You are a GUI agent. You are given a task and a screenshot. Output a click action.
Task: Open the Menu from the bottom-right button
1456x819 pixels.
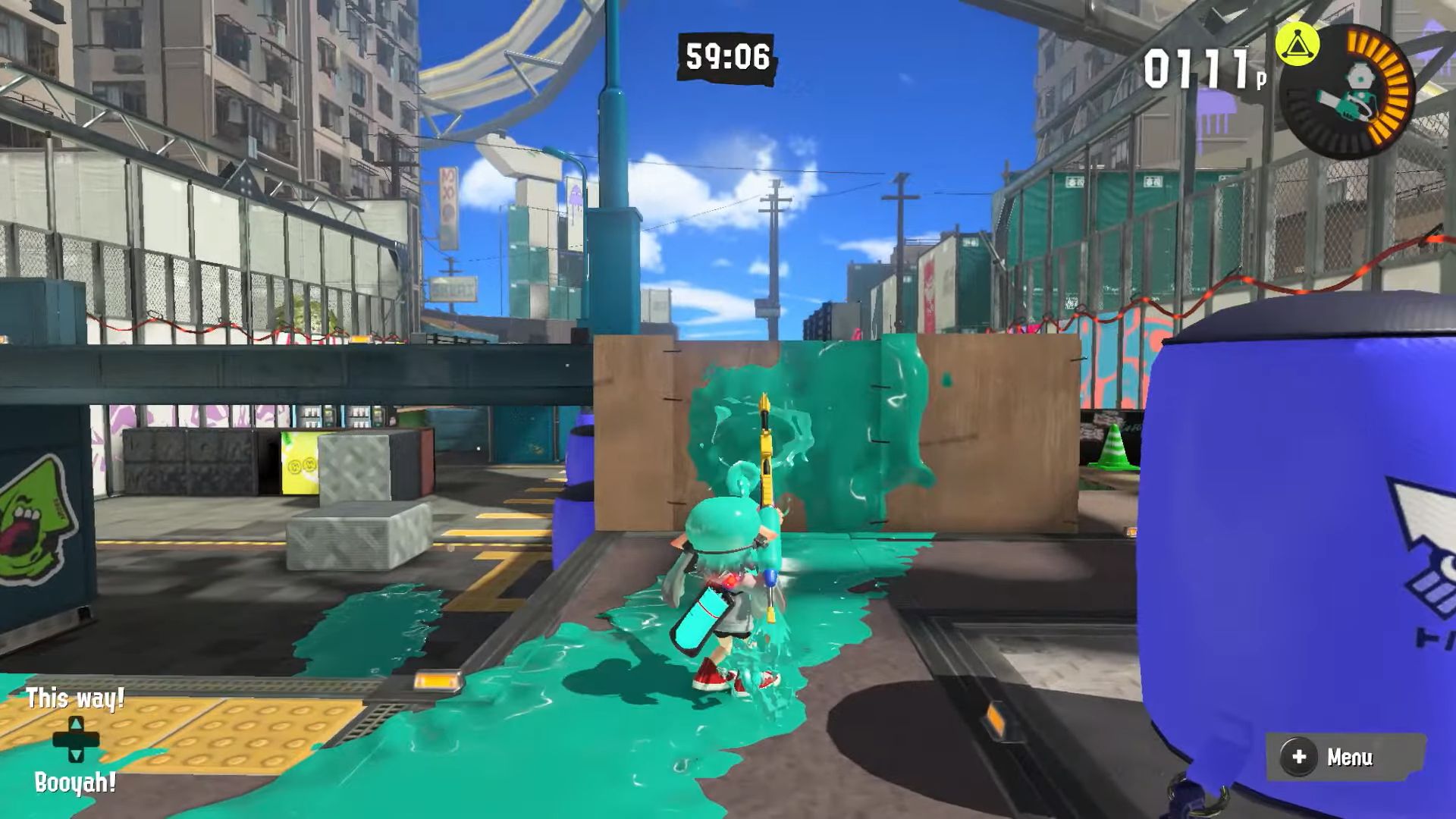pos(1345,756)
